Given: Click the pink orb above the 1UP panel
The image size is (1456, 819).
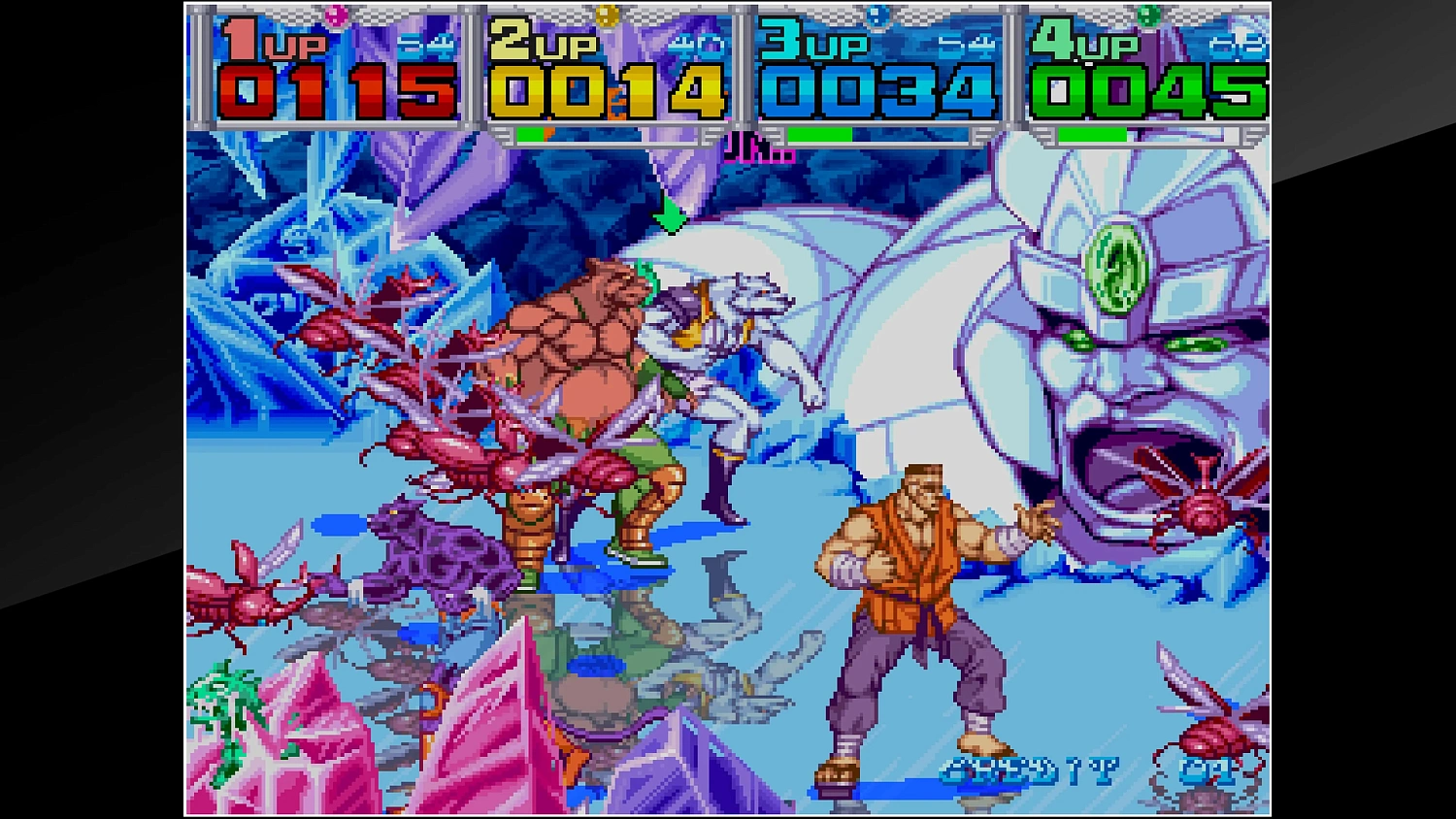Looking at the screenshot, I should [x=338, y=16].
